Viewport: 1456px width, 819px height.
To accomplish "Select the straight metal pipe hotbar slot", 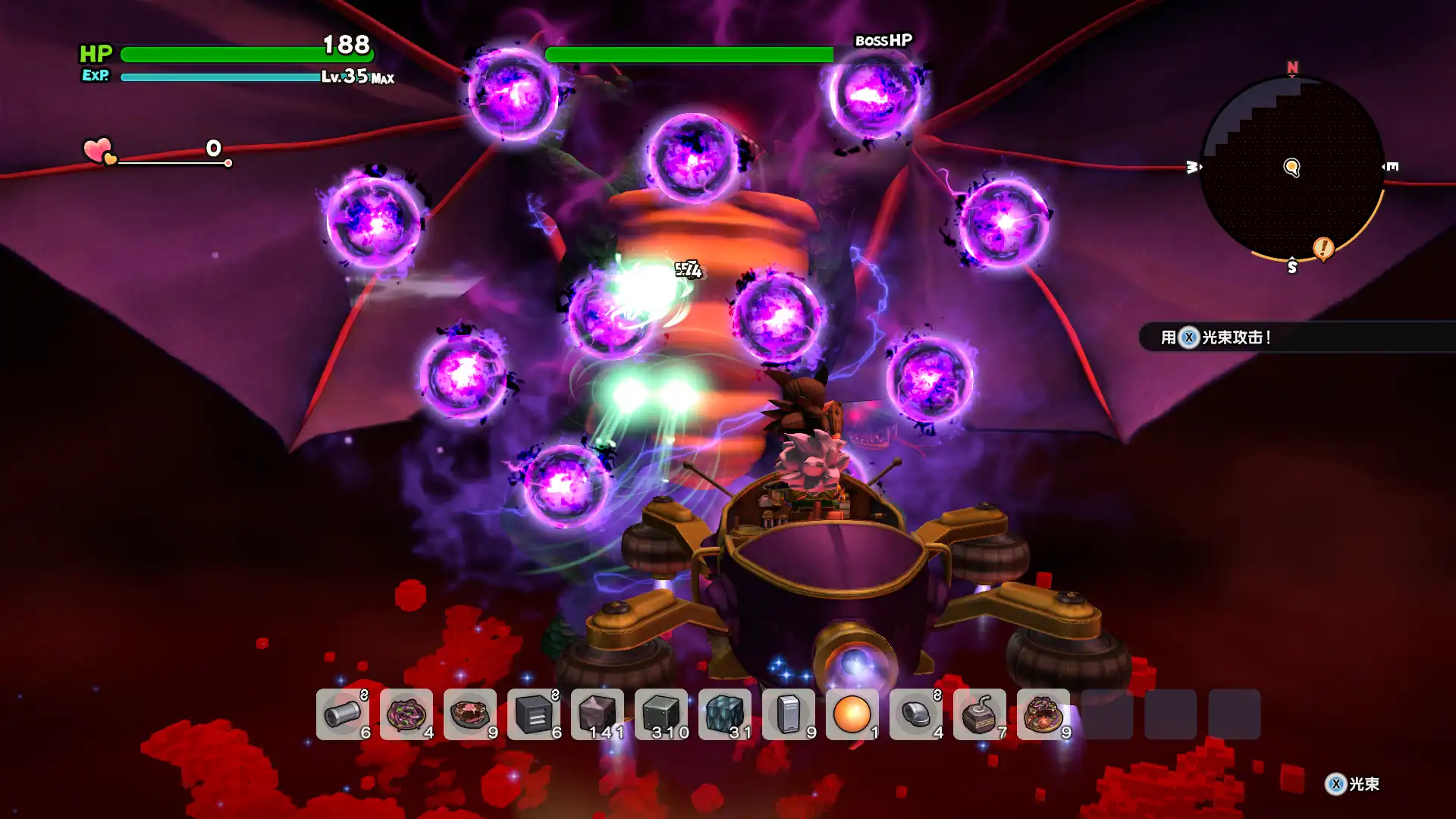I will [343, 714].
